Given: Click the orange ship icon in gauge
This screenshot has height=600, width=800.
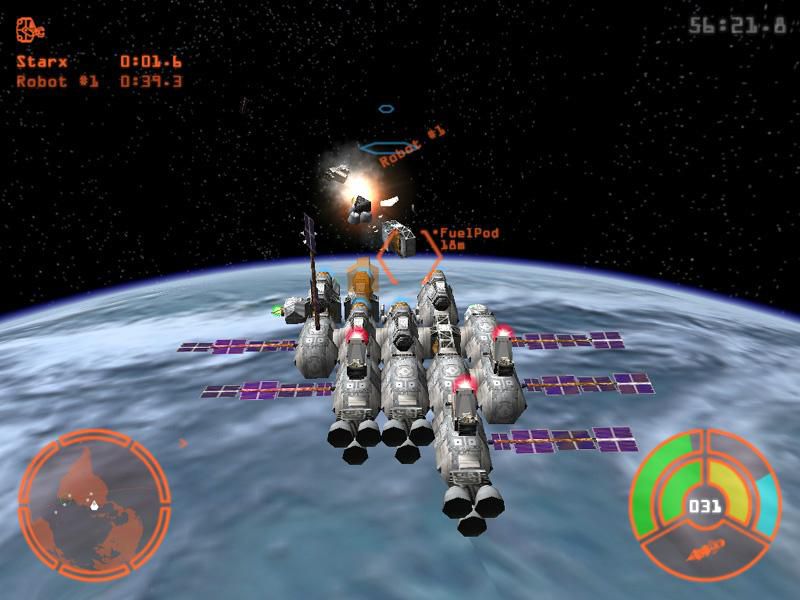Looking at the screenshot, I should tap(706, 549).
